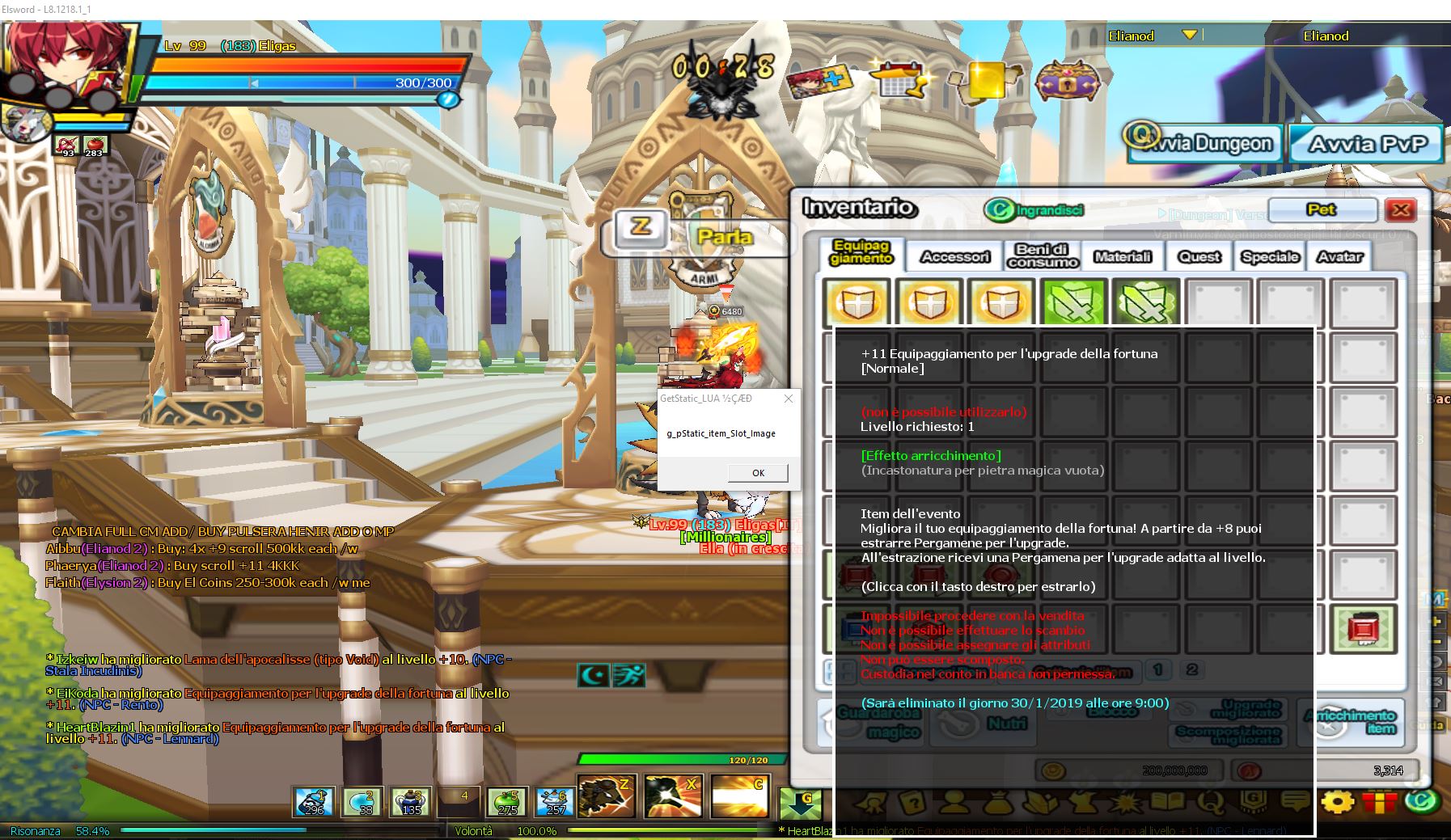Viewport: 1451px width, 840px height.
Task: Open the Quest inventory tab
Action: [x=1199, y=257]
